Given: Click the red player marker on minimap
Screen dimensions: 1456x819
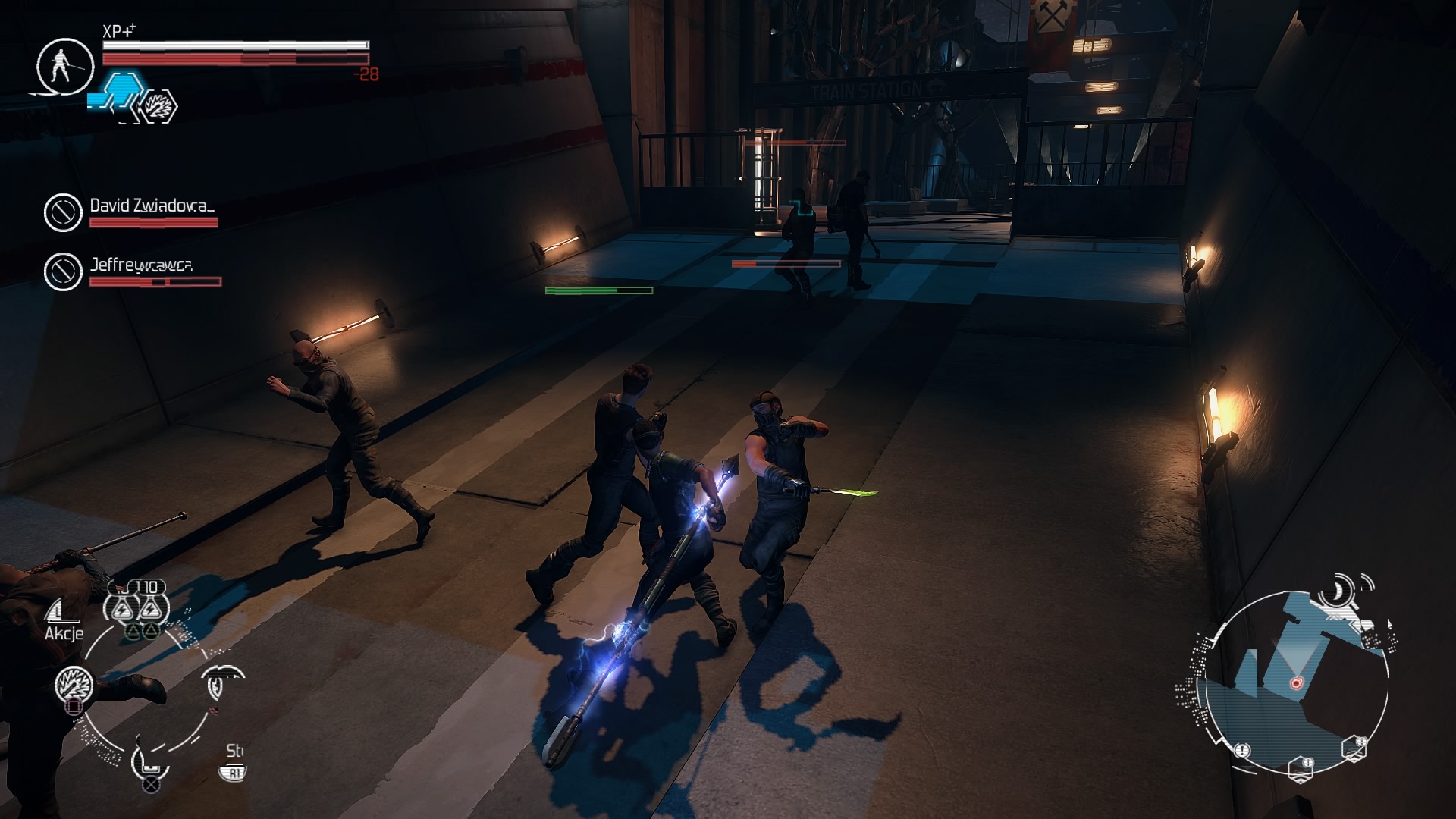Looking at the screenshot, I should [1296, 683].
